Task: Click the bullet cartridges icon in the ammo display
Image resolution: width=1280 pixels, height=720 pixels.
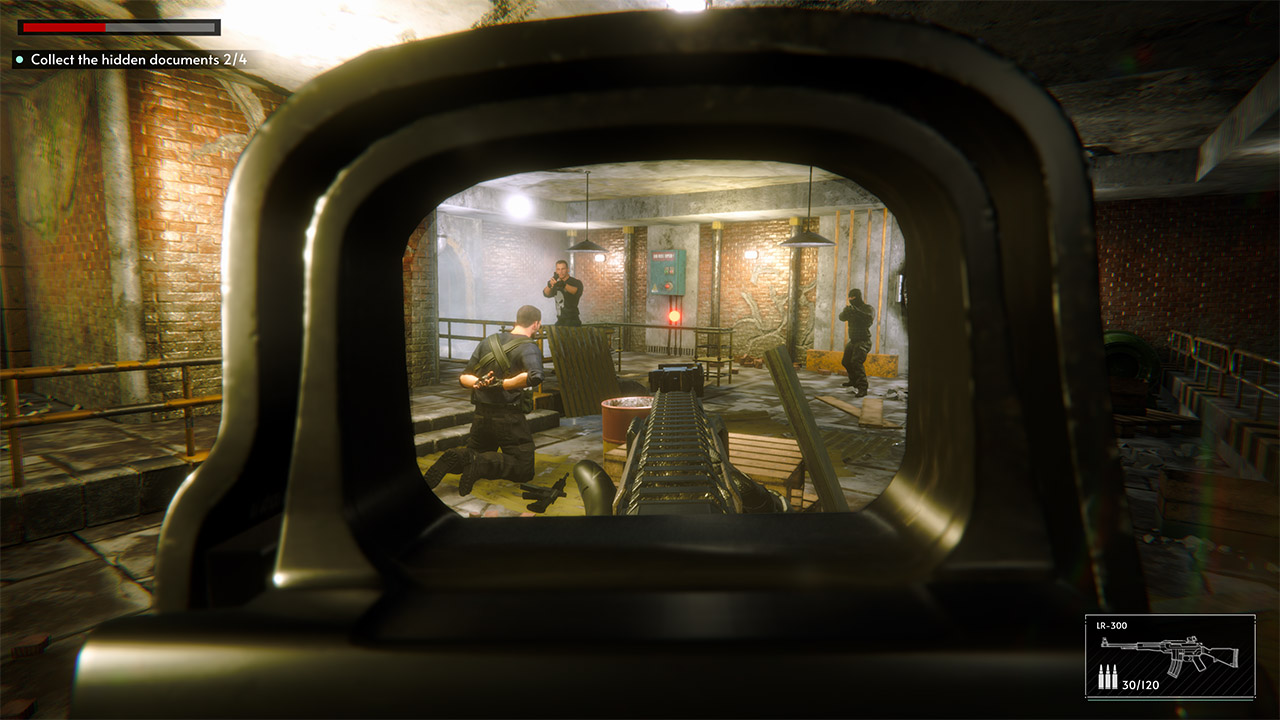Action: click(1108, 676)
